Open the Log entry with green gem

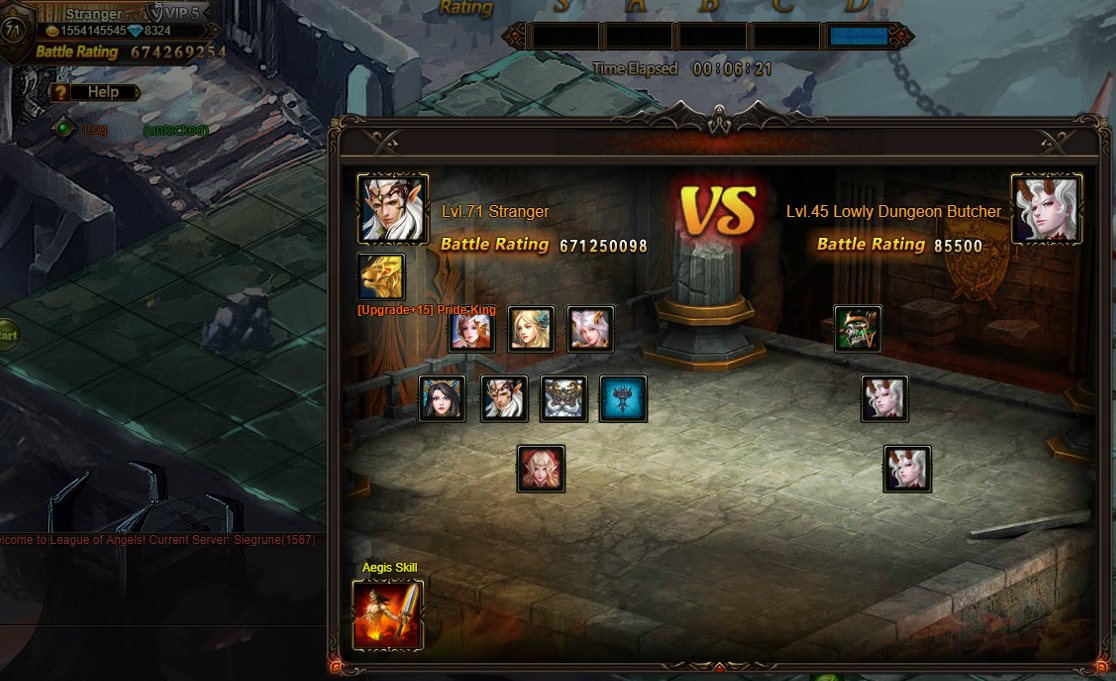point(64,128)
